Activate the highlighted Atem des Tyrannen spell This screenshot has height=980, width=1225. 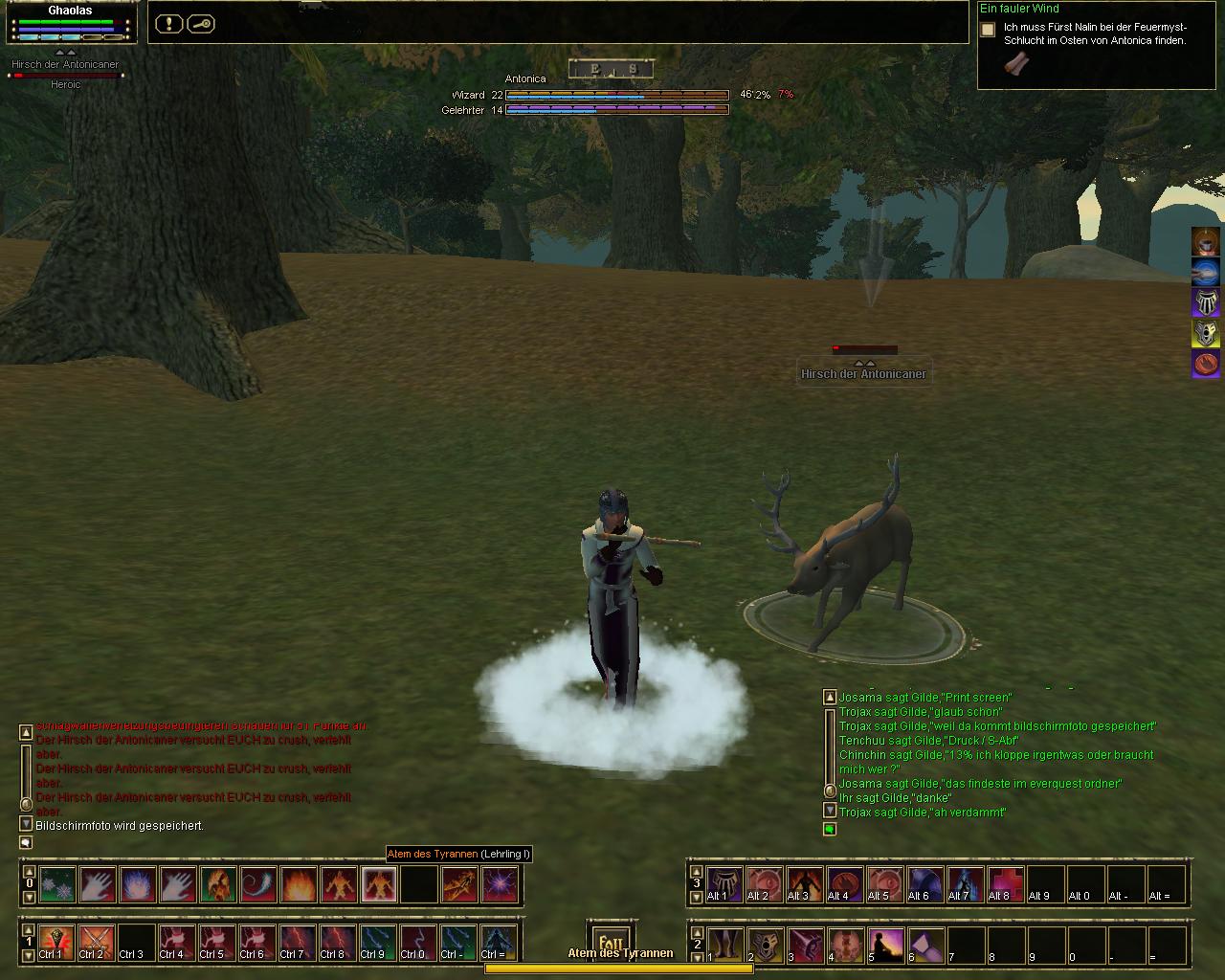point(378,885)
